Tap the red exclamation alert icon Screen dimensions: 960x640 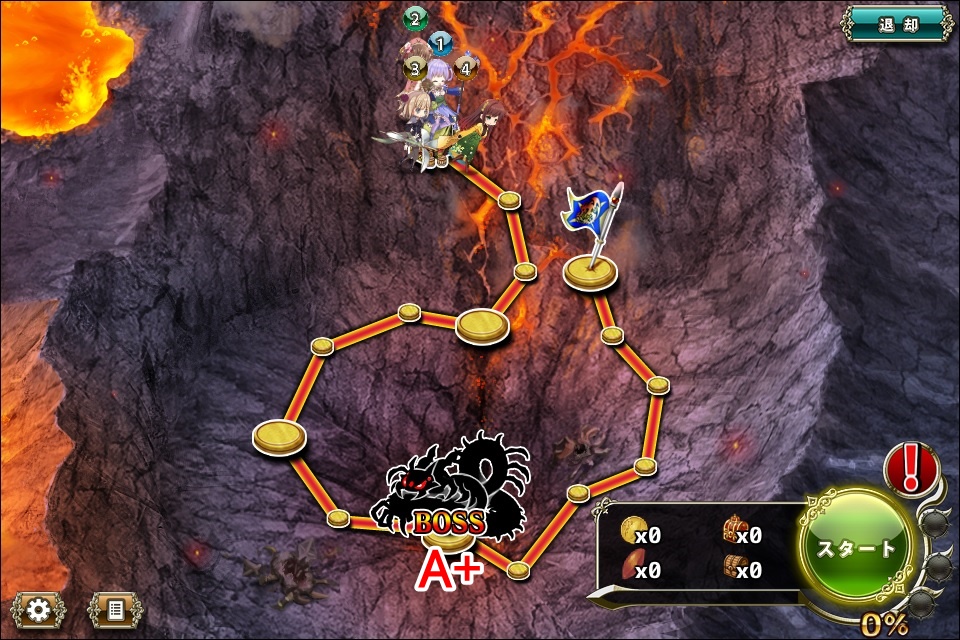911,468
